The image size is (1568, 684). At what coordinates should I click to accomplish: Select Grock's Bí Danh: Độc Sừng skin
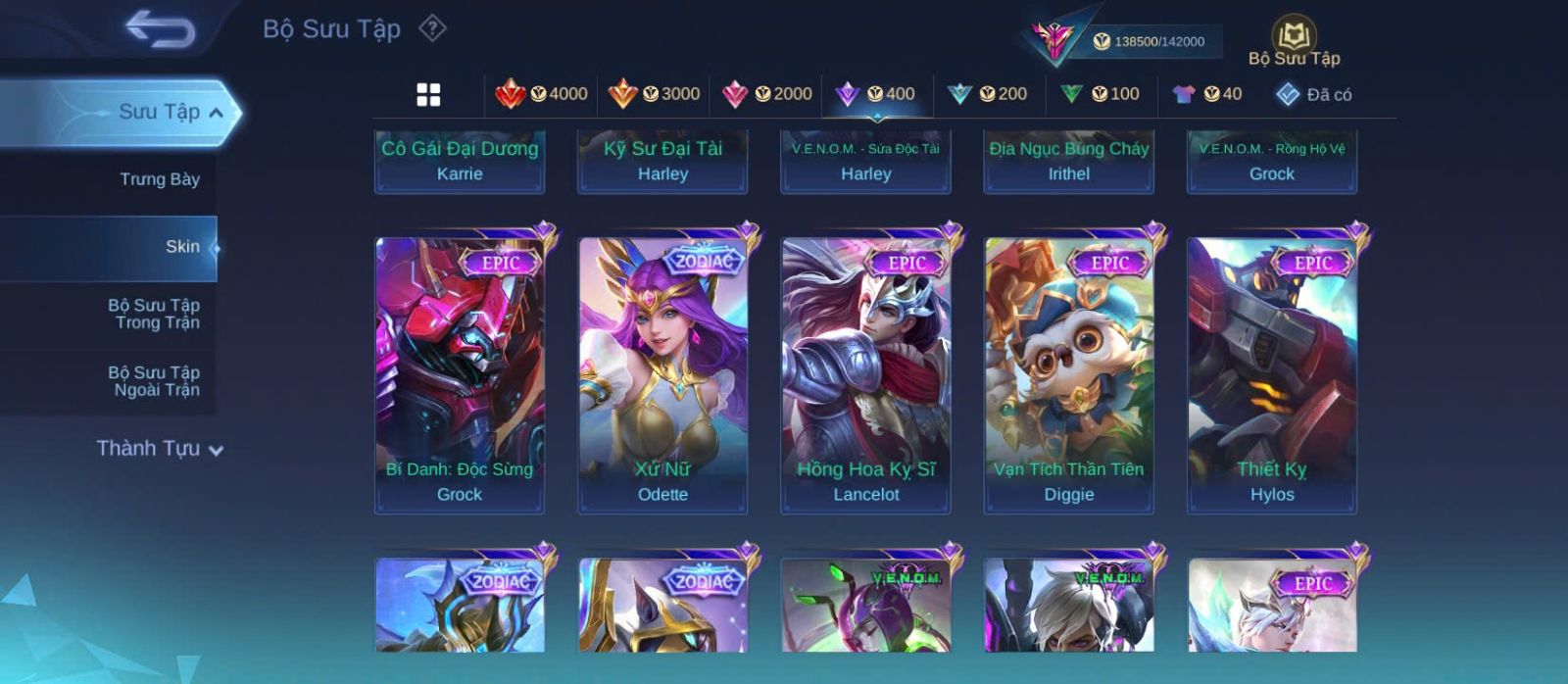[x=460, y=374]
